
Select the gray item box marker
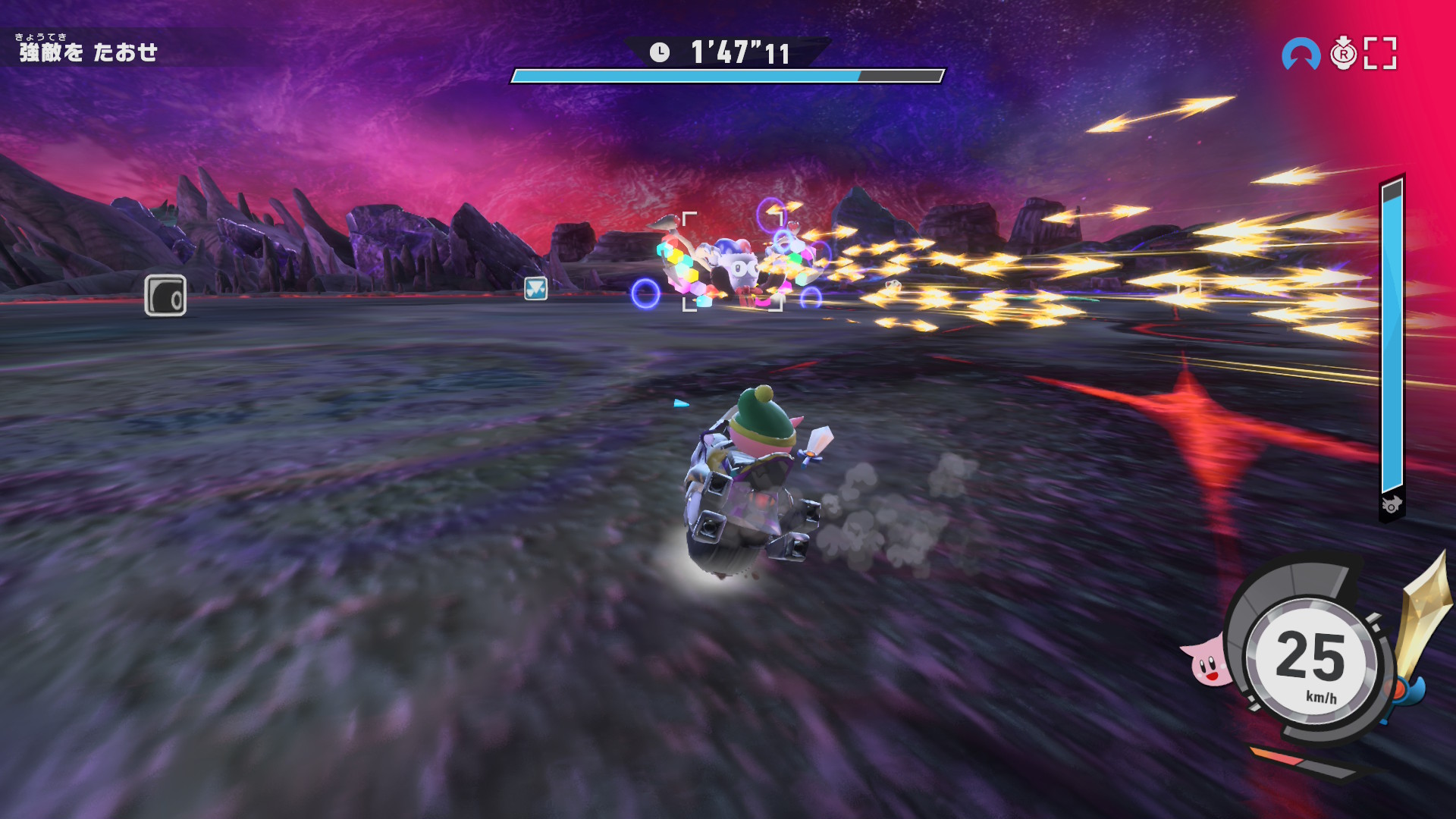click(x=165, y=295)
